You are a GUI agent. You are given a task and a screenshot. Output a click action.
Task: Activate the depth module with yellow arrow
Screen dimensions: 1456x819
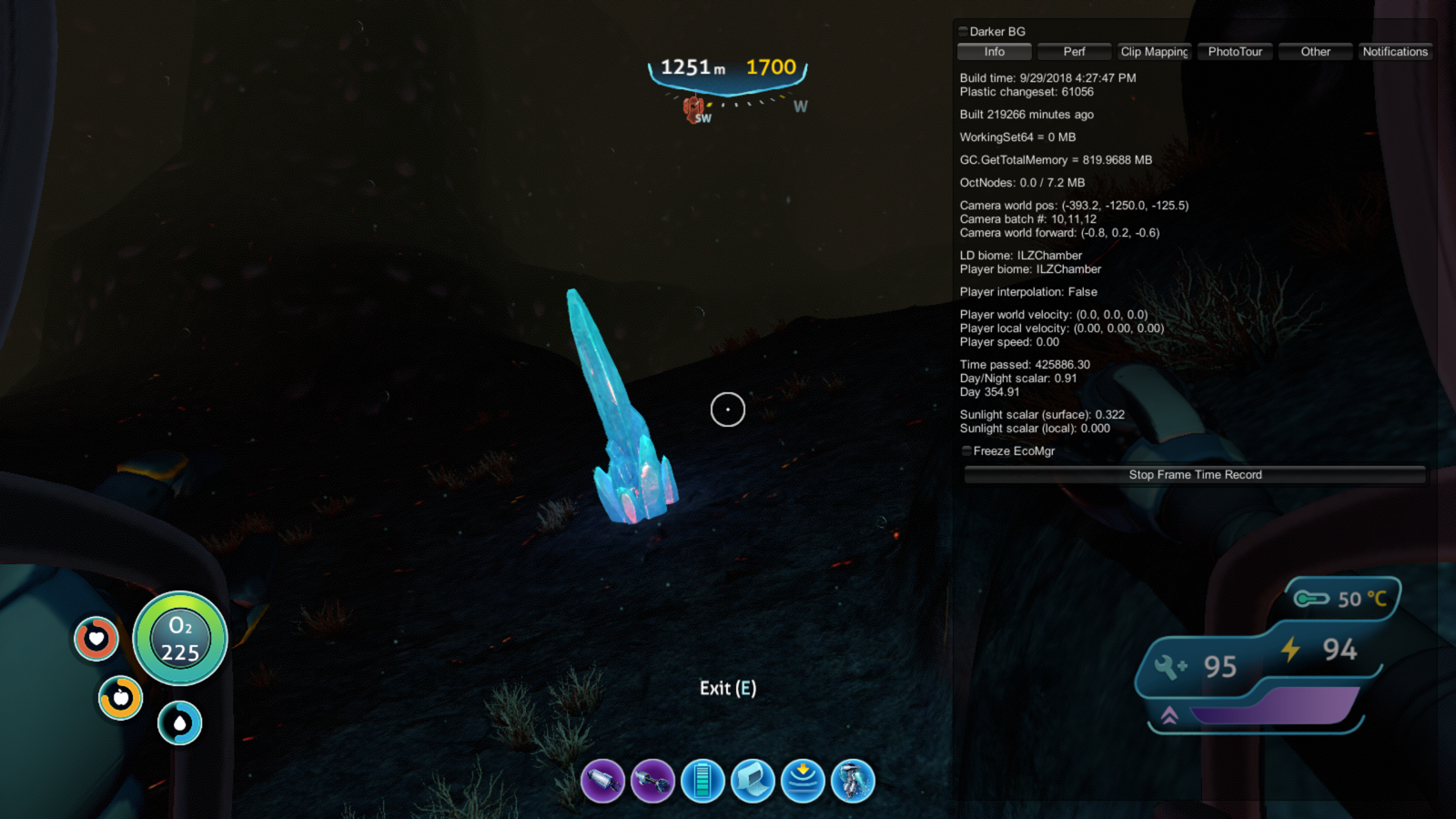pos(803,781)
